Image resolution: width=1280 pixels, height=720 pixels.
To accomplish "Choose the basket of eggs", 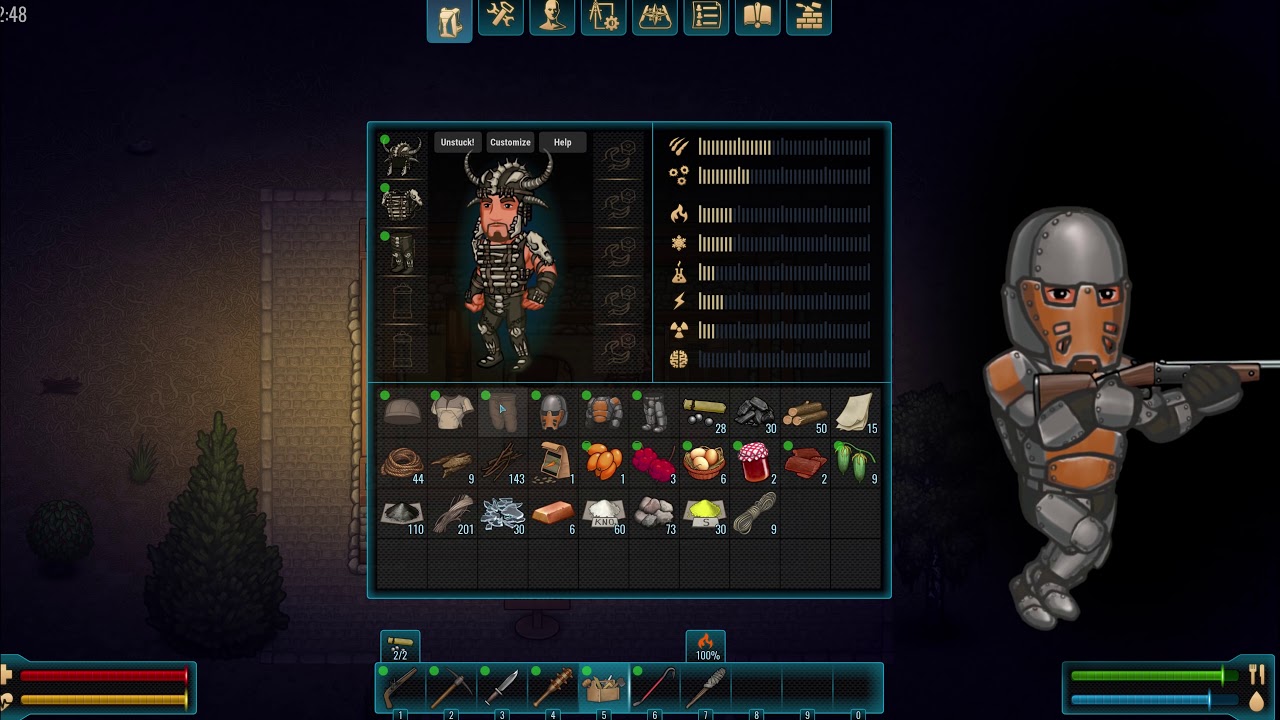I will point(704,463).
